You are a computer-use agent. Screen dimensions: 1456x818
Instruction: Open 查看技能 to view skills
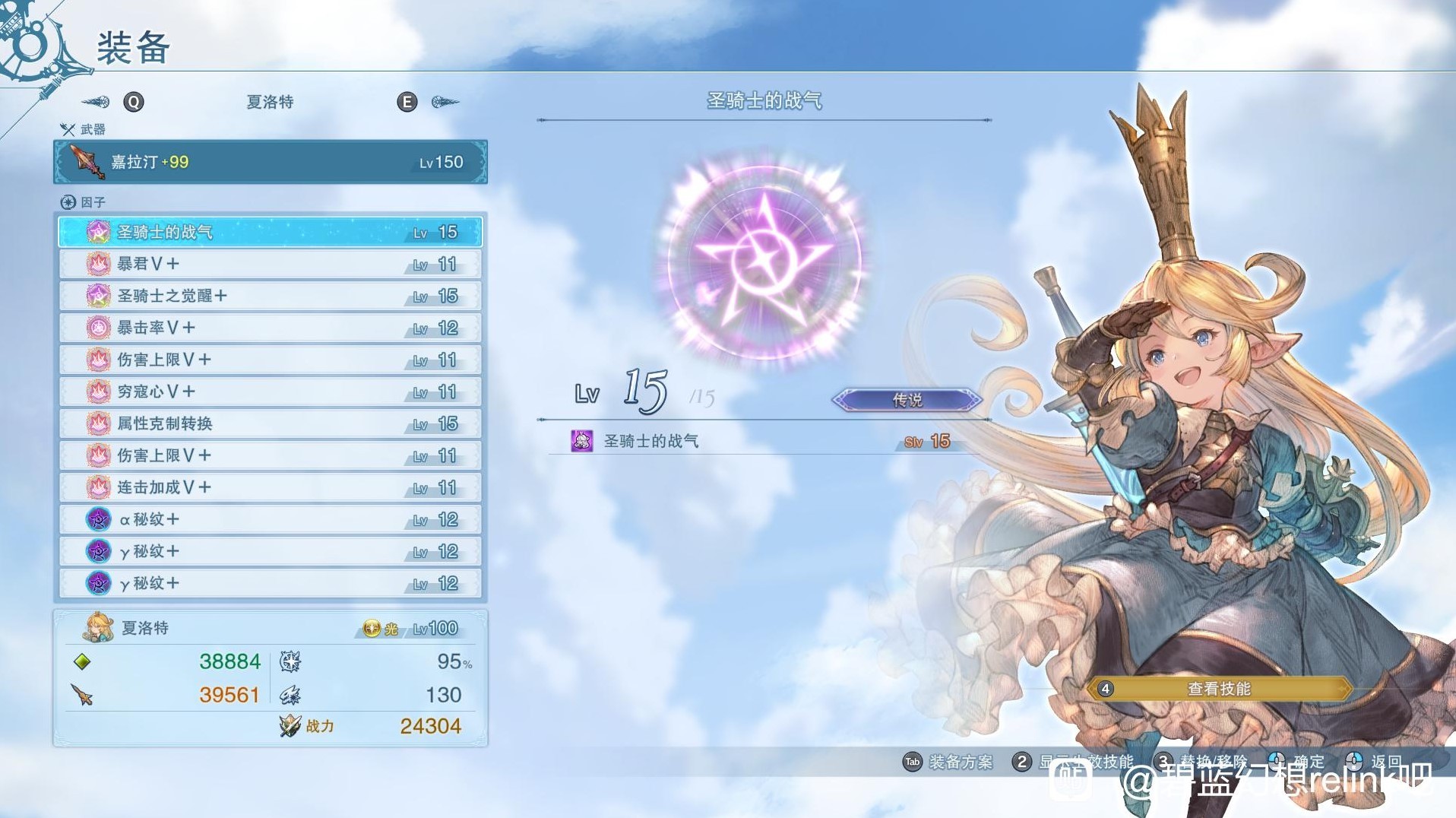click(x=1219, y=689)
